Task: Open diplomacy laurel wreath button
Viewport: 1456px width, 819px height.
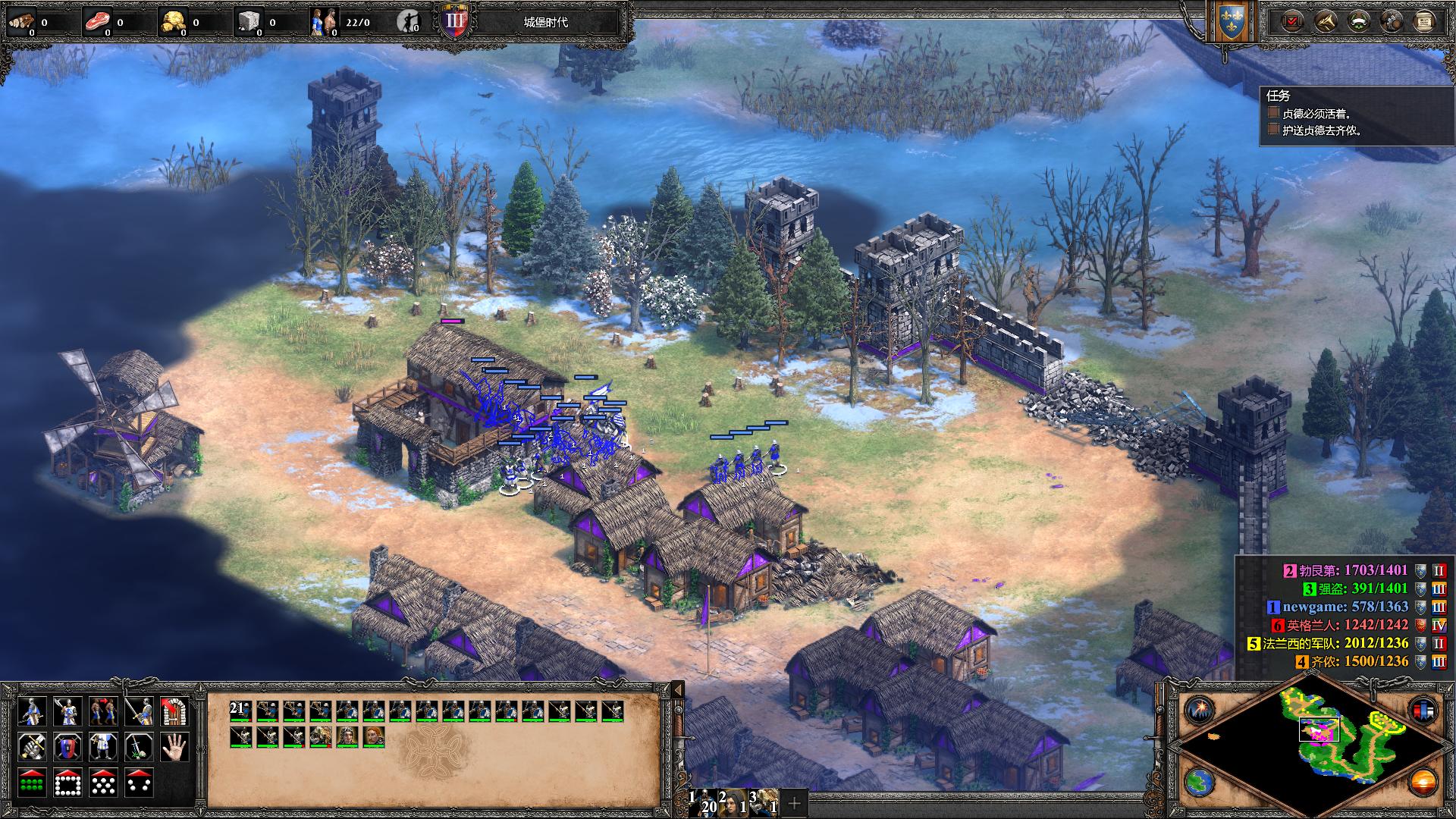Action: tap(1358, 21)
